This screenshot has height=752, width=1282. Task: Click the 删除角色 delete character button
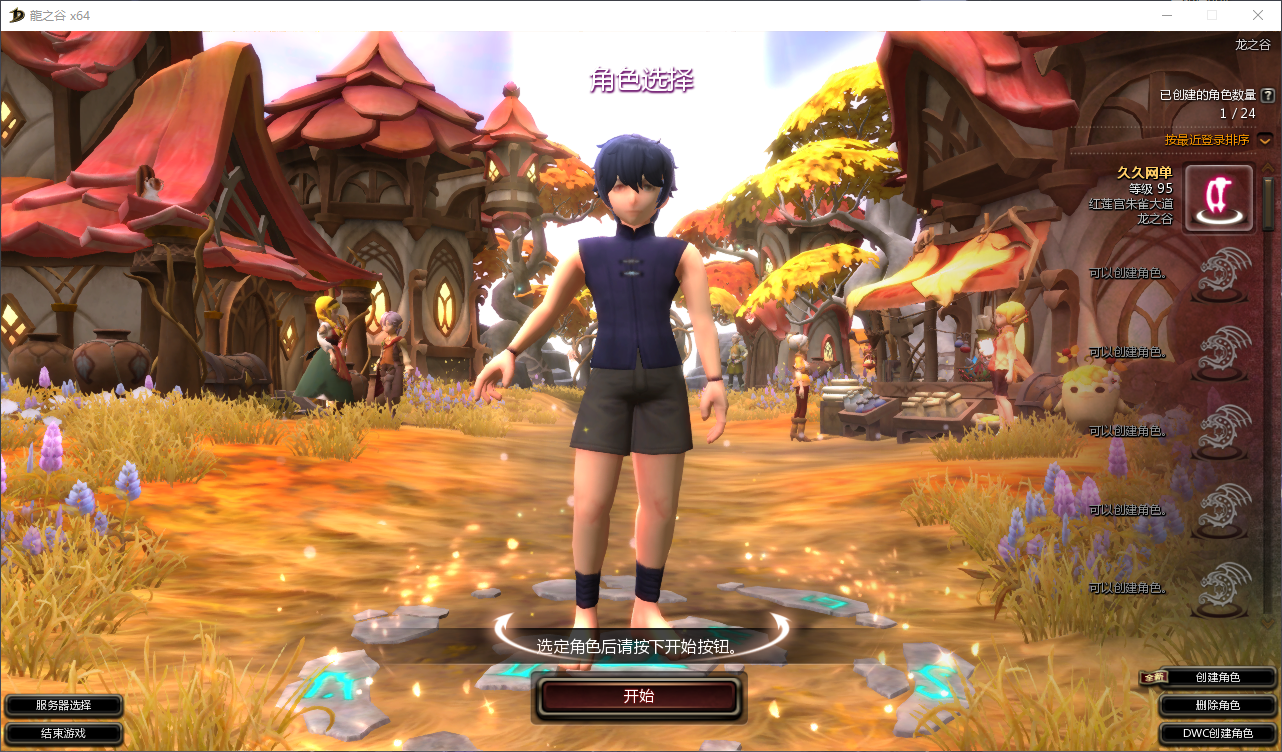pyautogui.click(x=1217, y=705)
